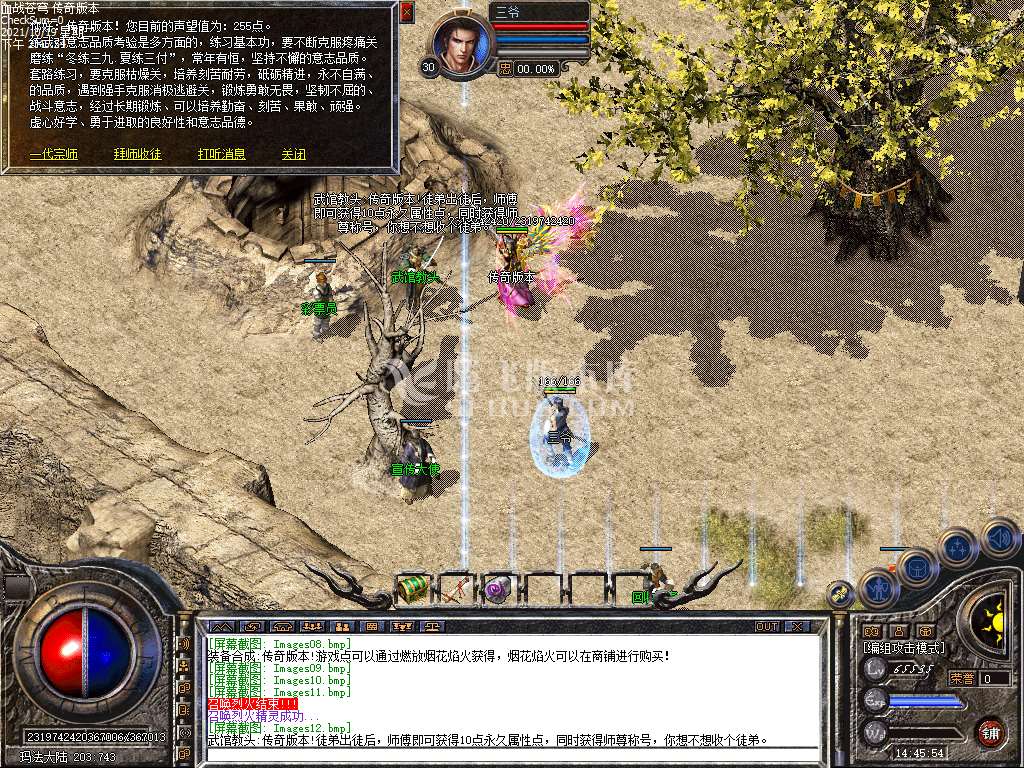Close the NPC dialogue with the red X
1024x768 pixels.
tap(406, 12)
